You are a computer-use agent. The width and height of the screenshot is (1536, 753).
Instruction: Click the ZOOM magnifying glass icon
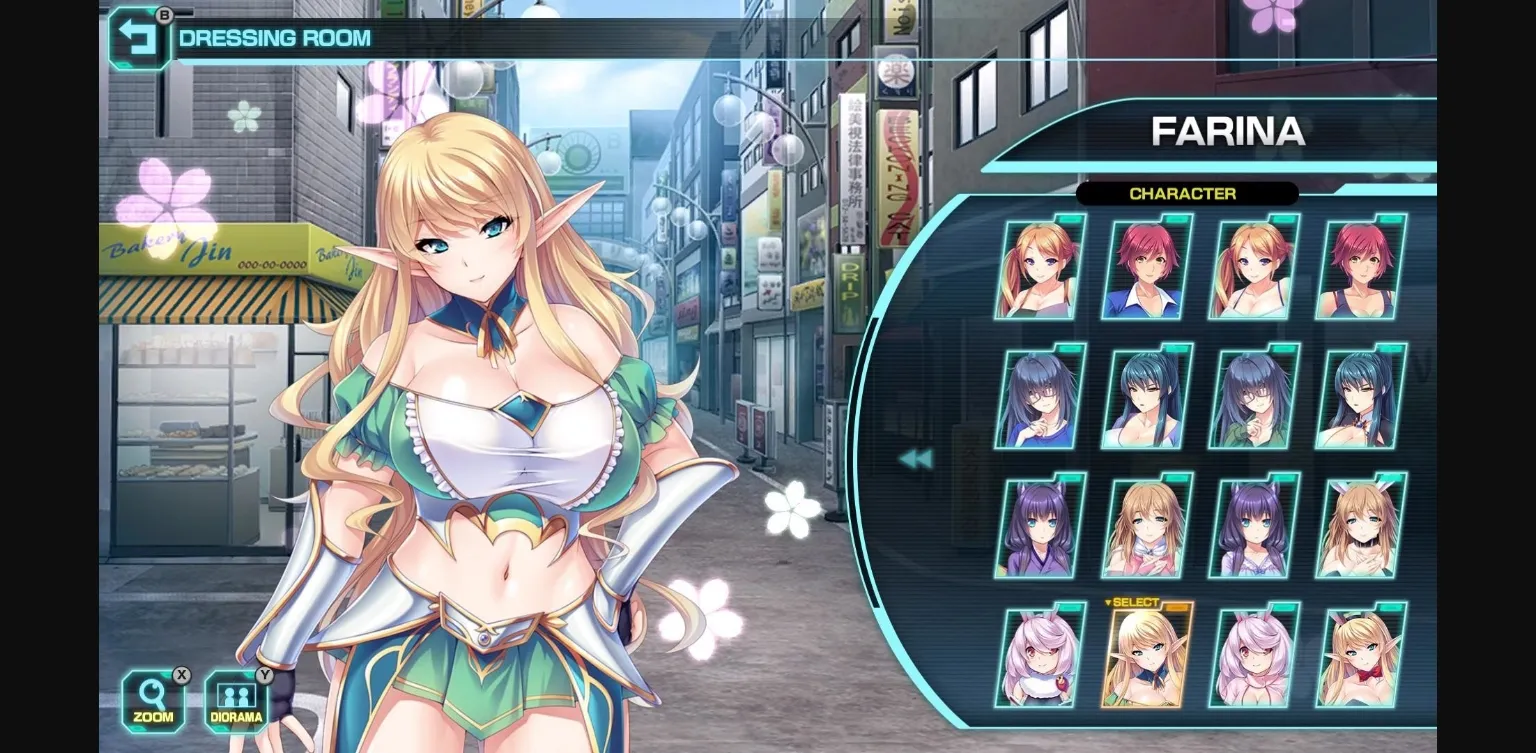152,692
